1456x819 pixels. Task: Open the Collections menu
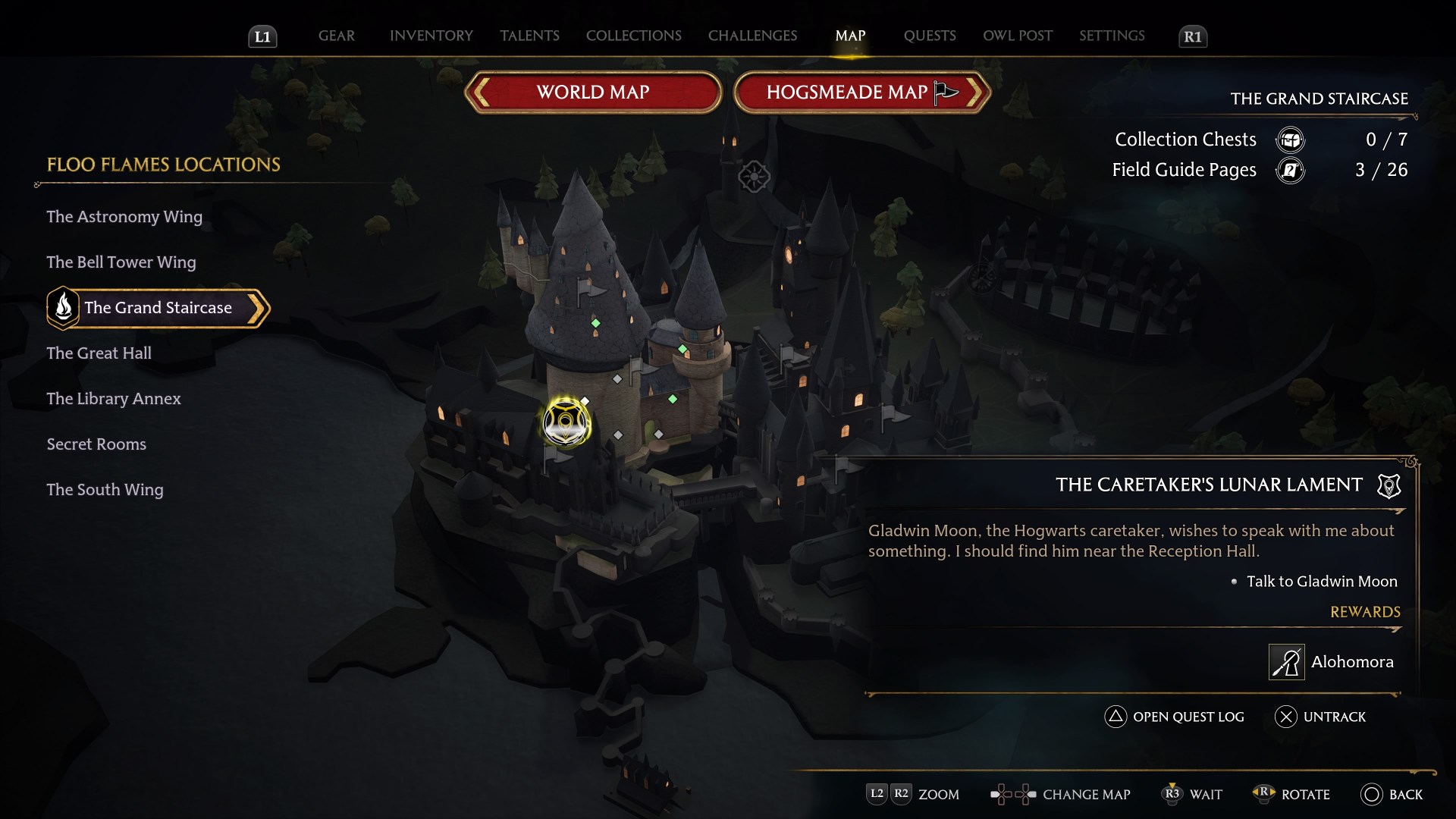pos(634,36)
